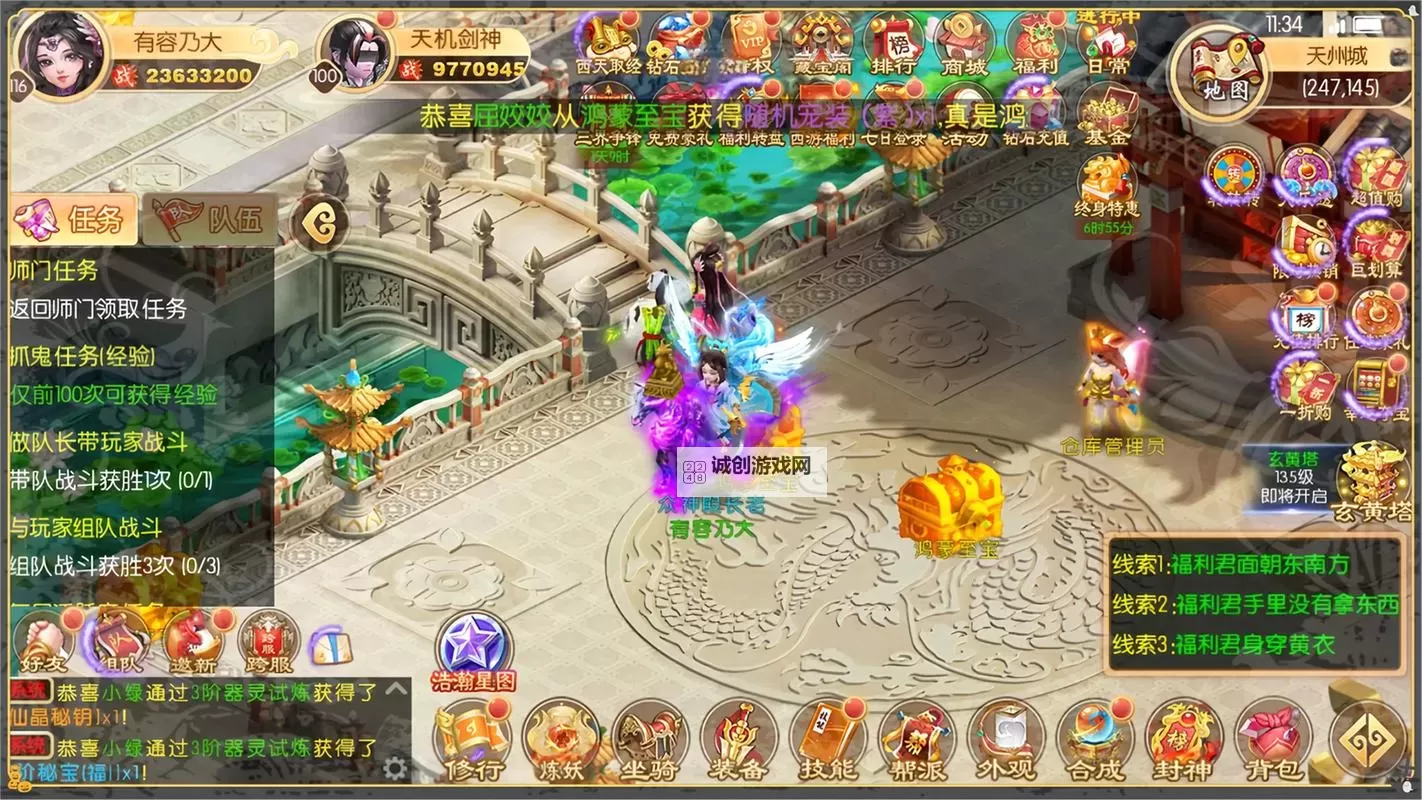Open the 外观 appearance panel
This screenshot has height=800, width=1422.
click(1005, 740)
